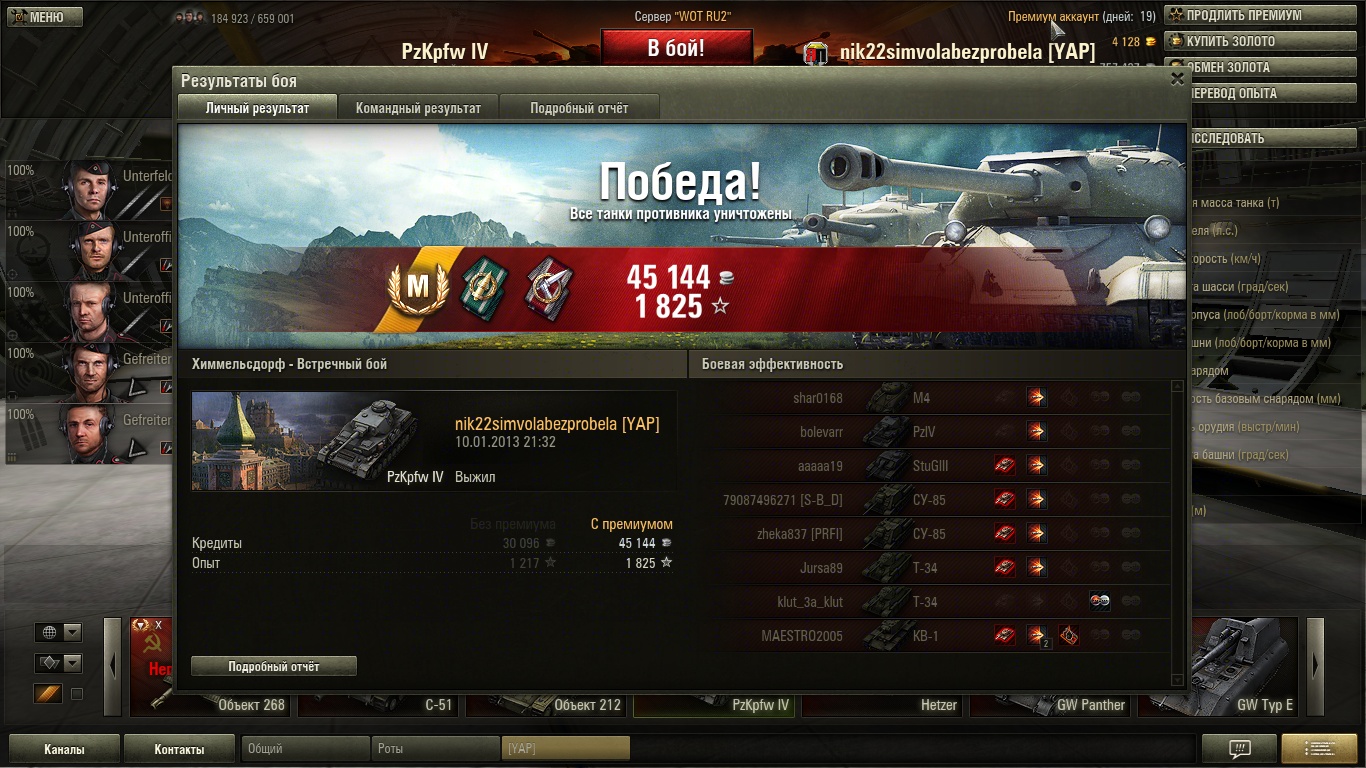The height and width of the screenshot is (768, 1366).
Task: Open the Меню button
Action: tap(42, 17)
